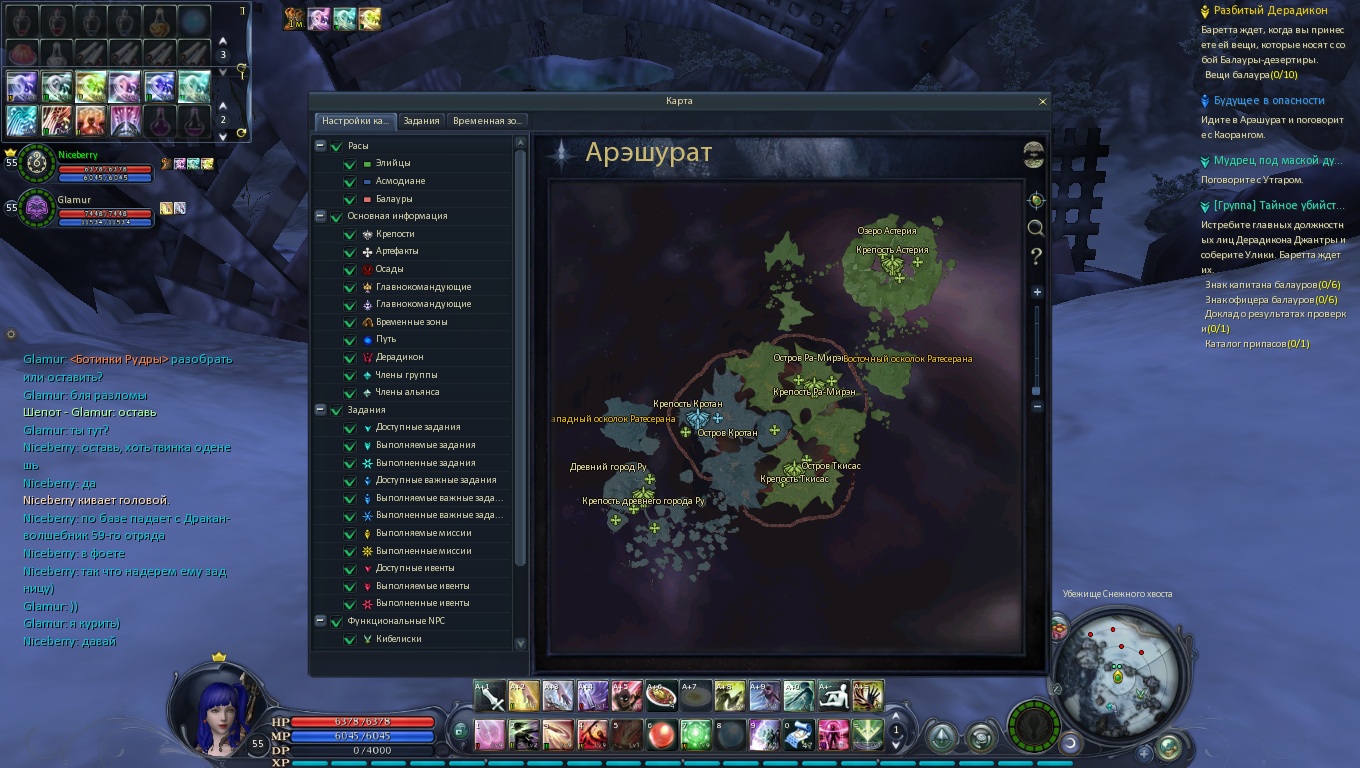The image size is (1360, 768).
Task: Toggle Доступные задания quest filter
Action: coord(350,428)
